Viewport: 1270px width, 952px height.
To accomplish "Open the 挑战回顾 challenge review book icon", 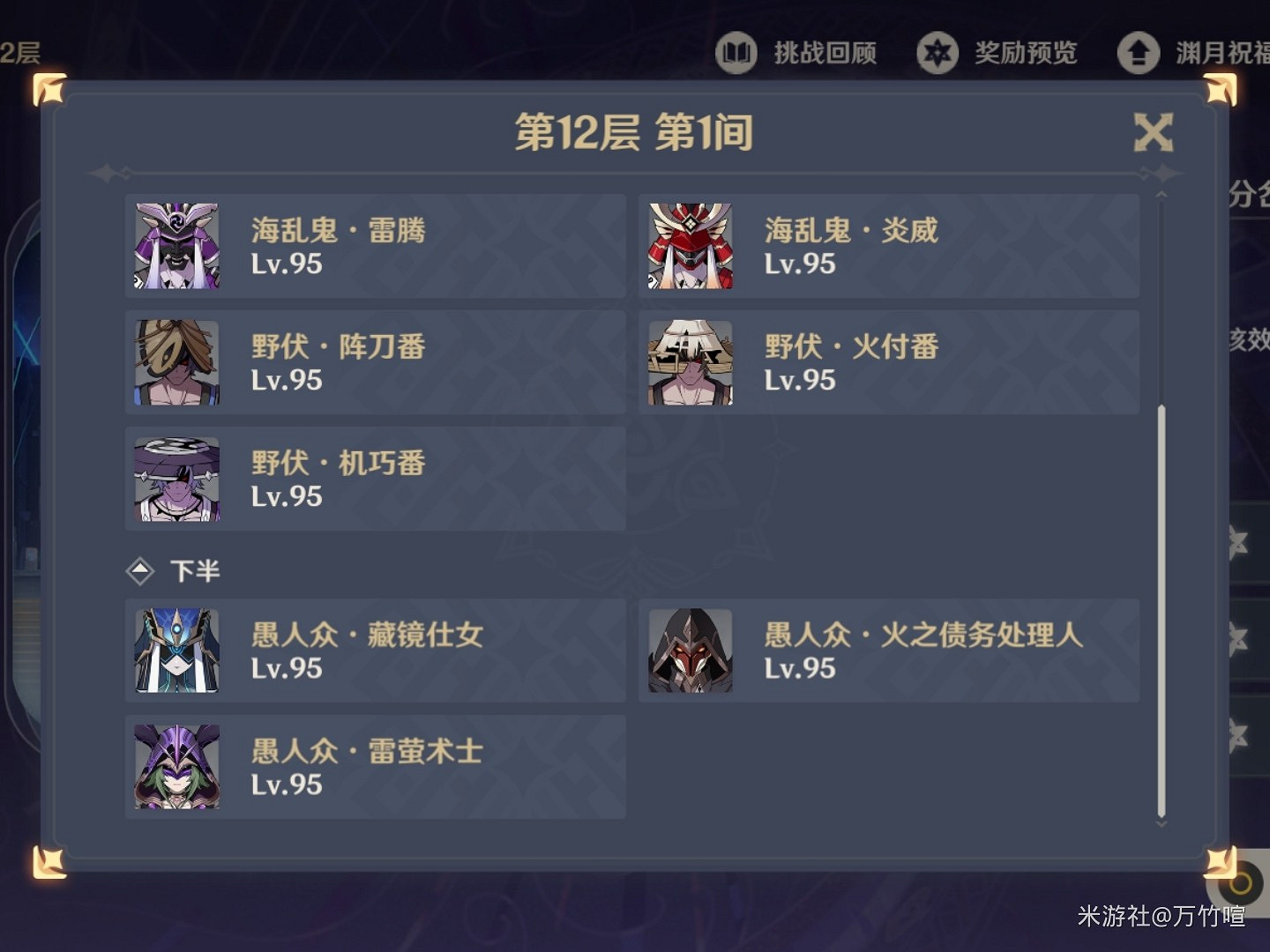I will click(737, 53).
